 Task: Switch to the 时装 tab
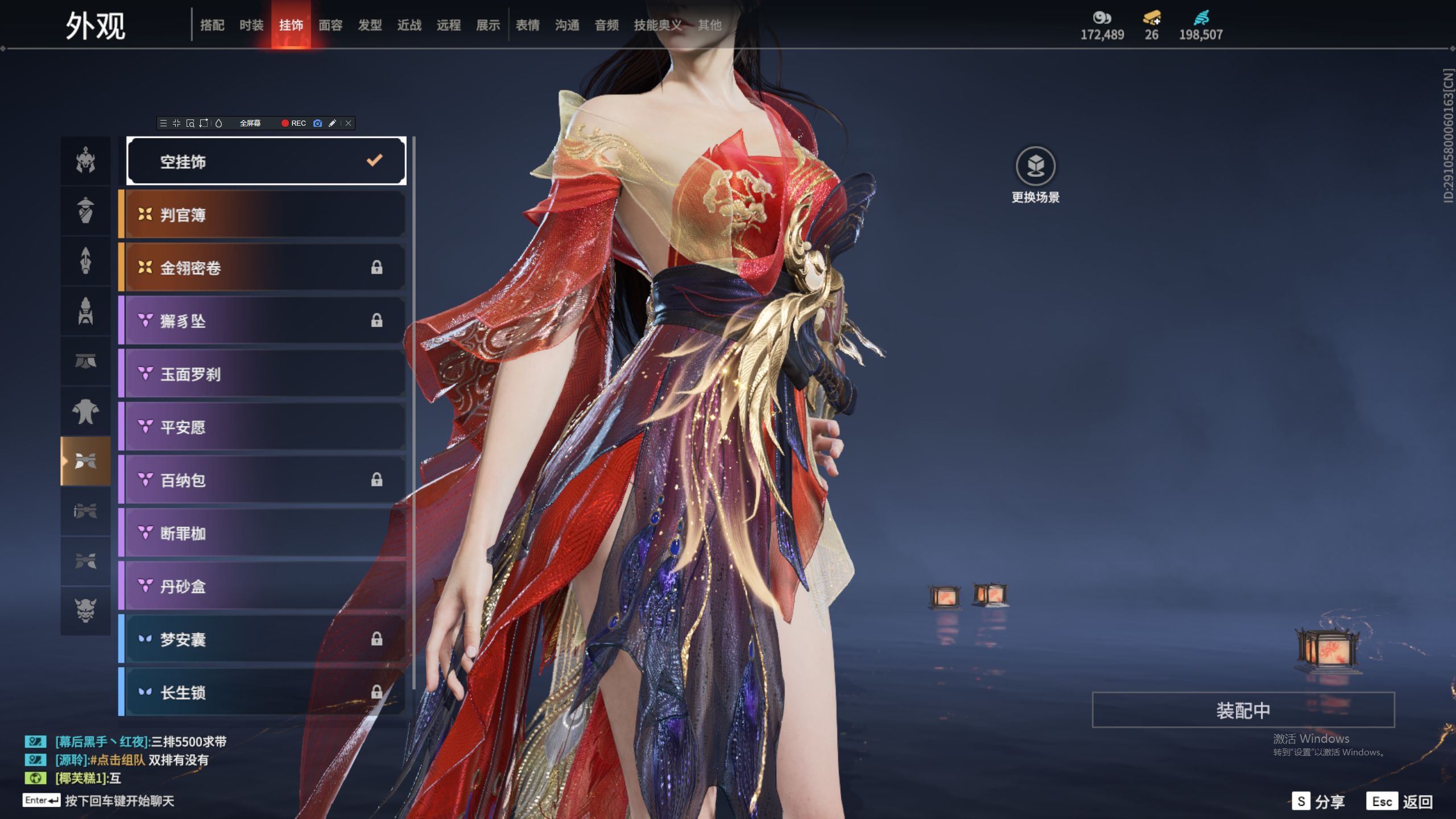coord(251,25)
